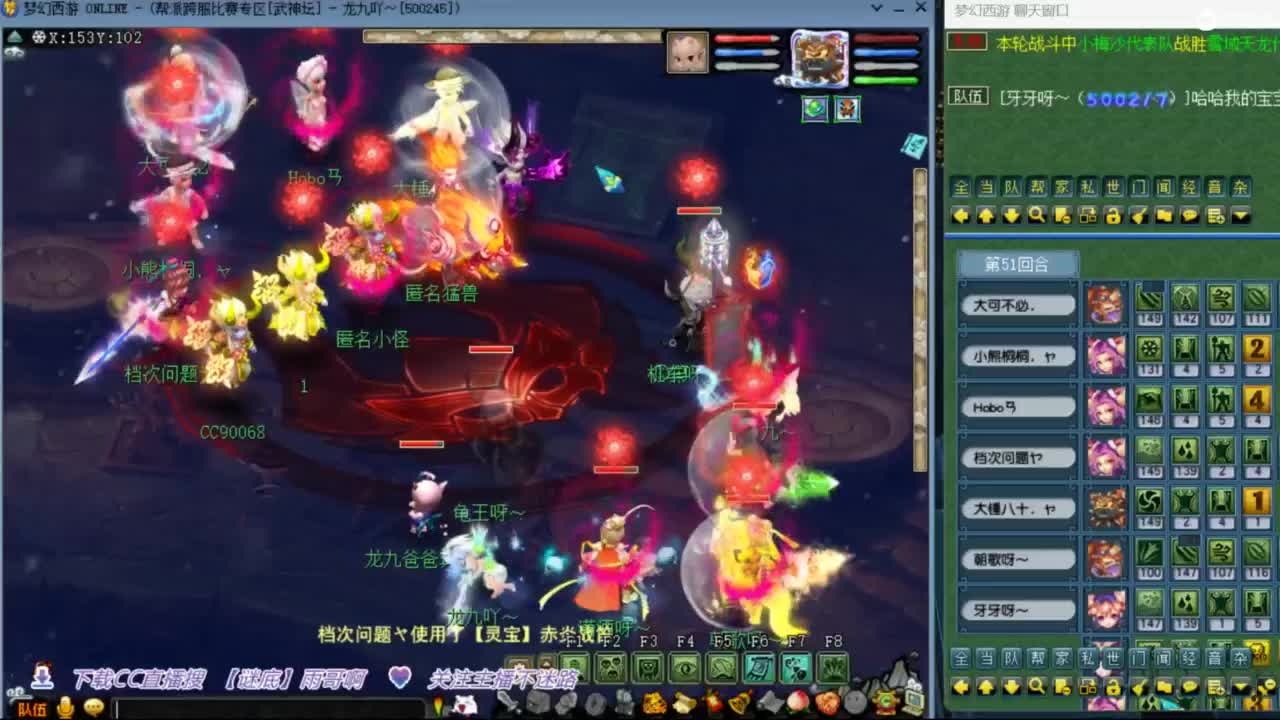Image resolution: width=1280 pixels, height=720 pixels.
Task: Click the 大可不必 player name button
Action: click(1019, 305)
